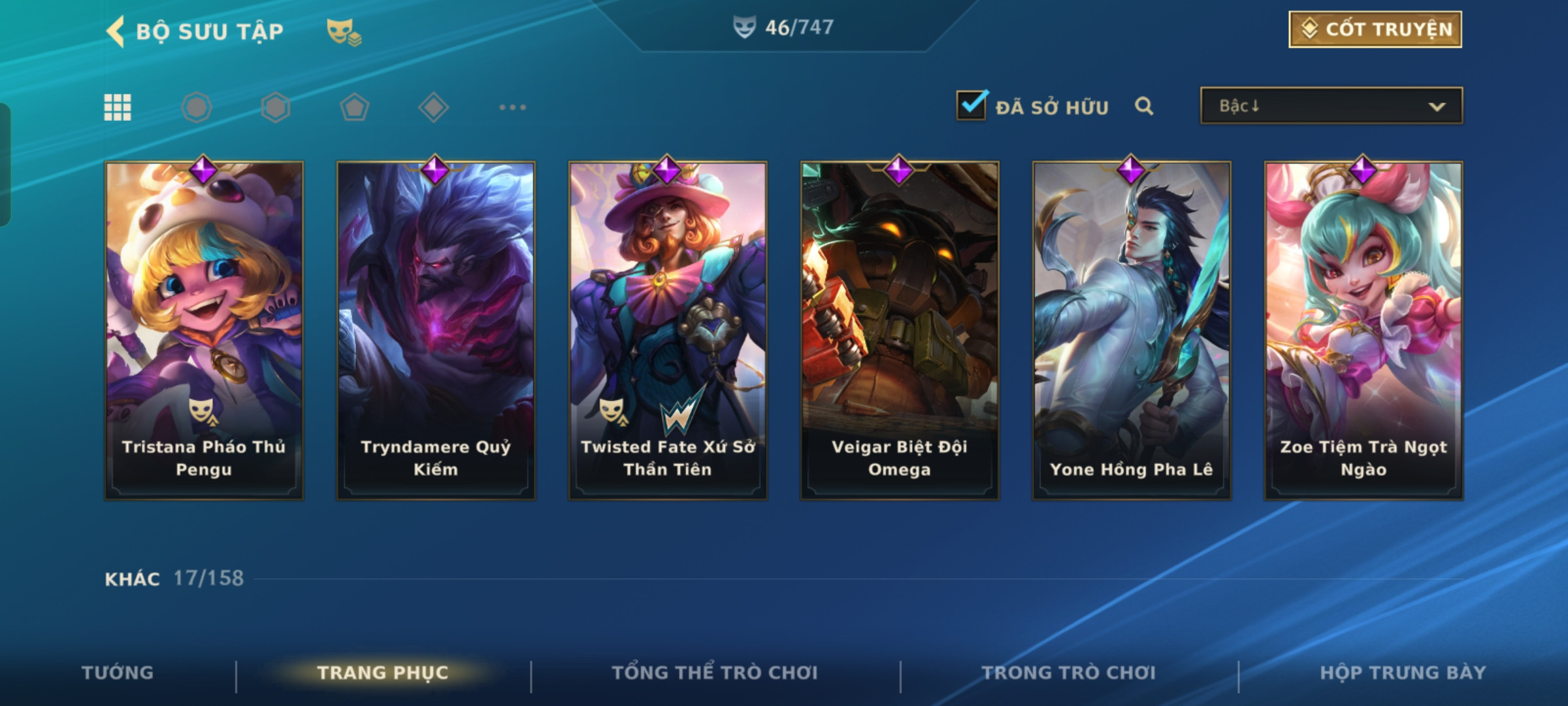Select Tryndamere Quỷ Kiếm skin
The height and width of the screenshot is (706, 1568).
436,330
